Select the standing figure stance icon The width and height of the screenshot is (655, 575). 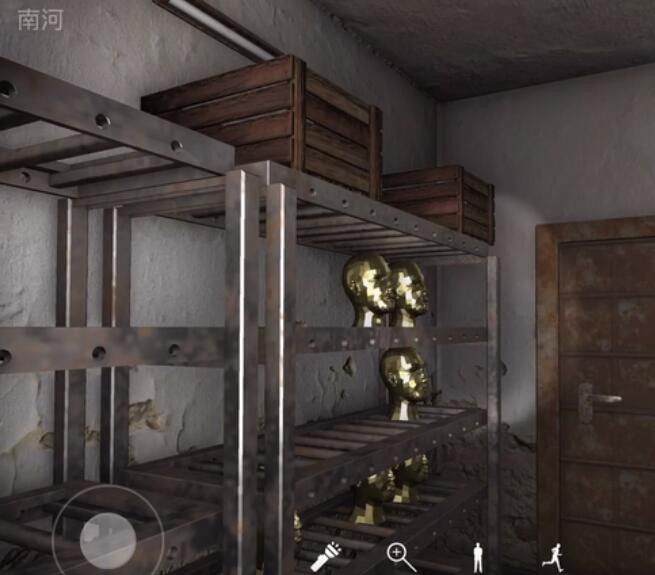(x=478, y=556)
